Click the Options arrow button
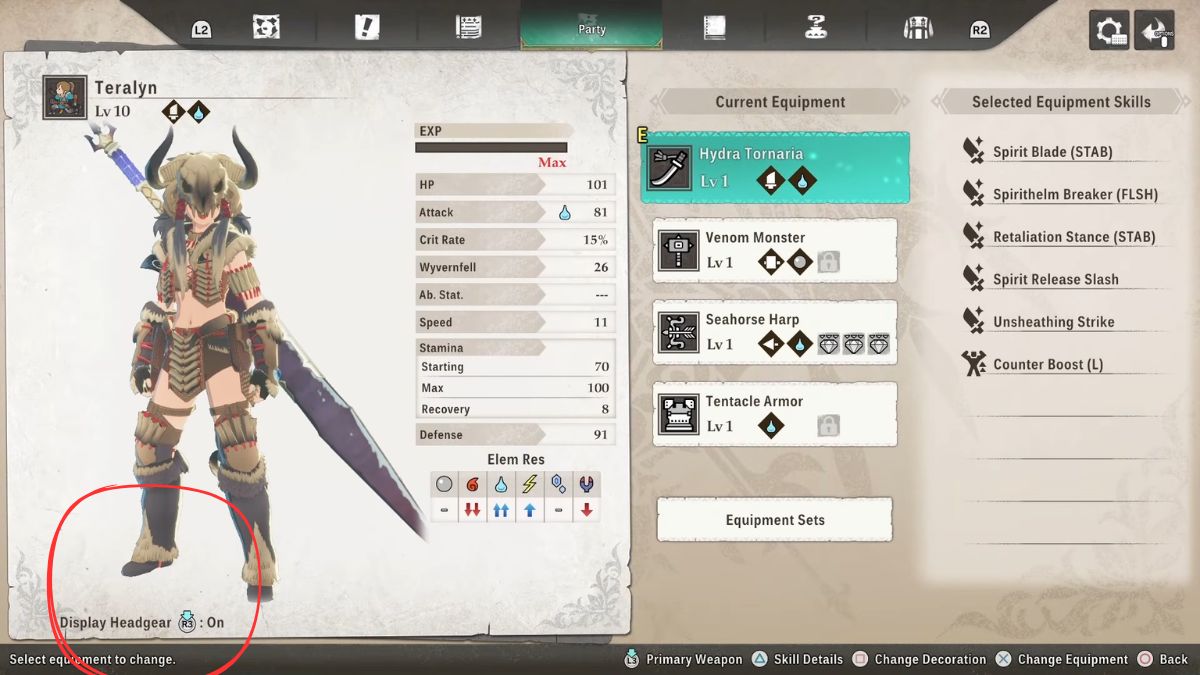 [x=1158, y=30]
